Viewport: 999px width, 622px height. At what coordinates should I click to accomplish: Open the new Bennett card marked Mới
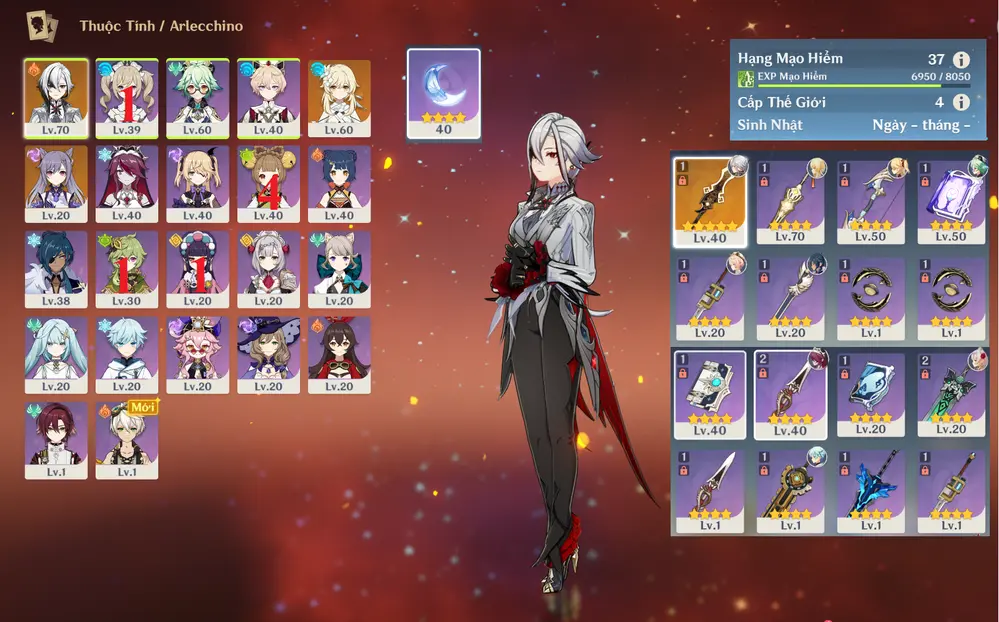(x=127, y=441)
